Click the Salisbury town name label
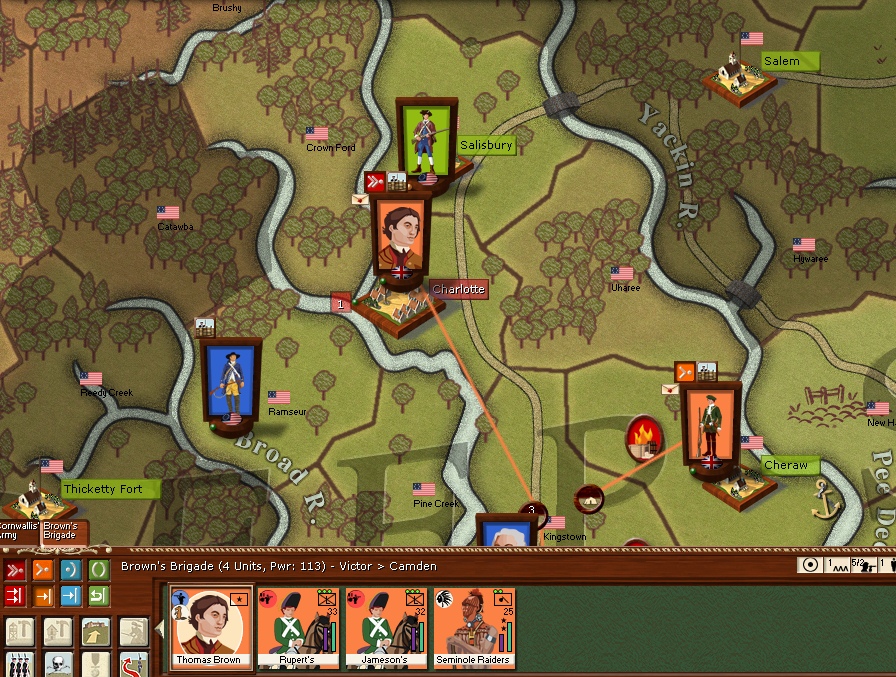Screen dimensions: 896x677 click(x=486, y=145)
